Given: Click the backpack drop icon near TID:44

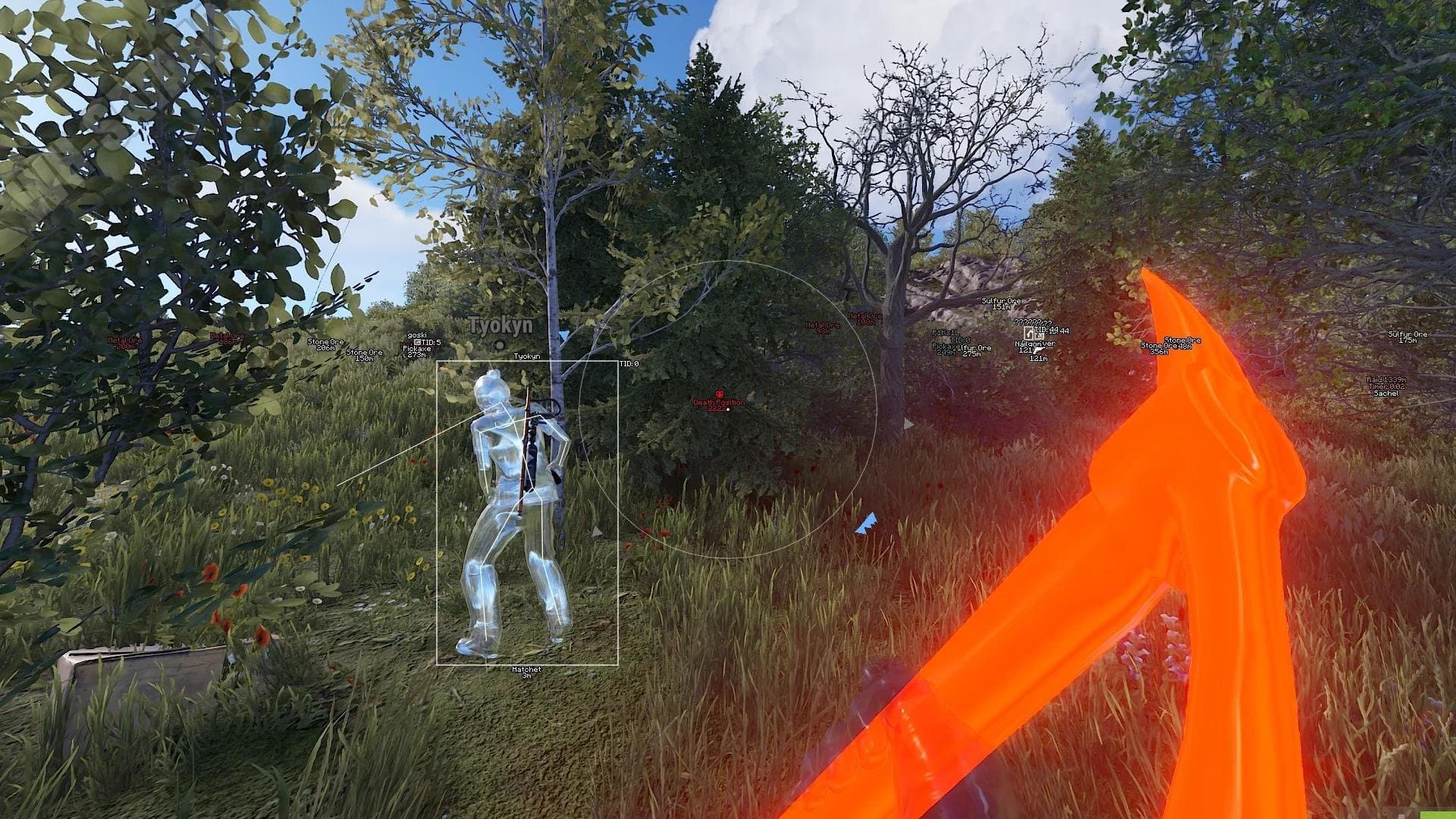Looking at the screenshot, I should pyautogui.click(x=1028, y=334).
